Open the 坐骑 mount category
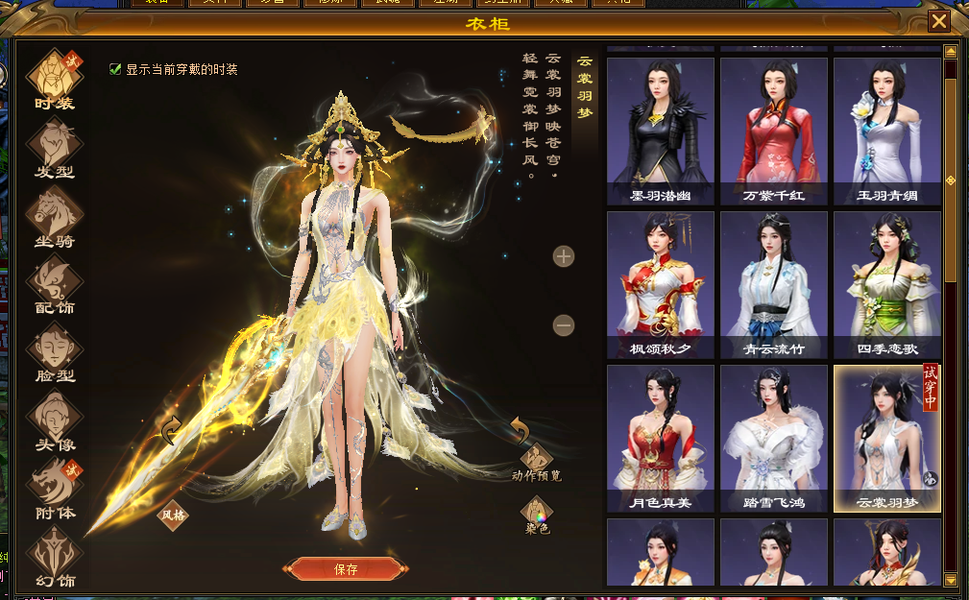 pos(54,215)
